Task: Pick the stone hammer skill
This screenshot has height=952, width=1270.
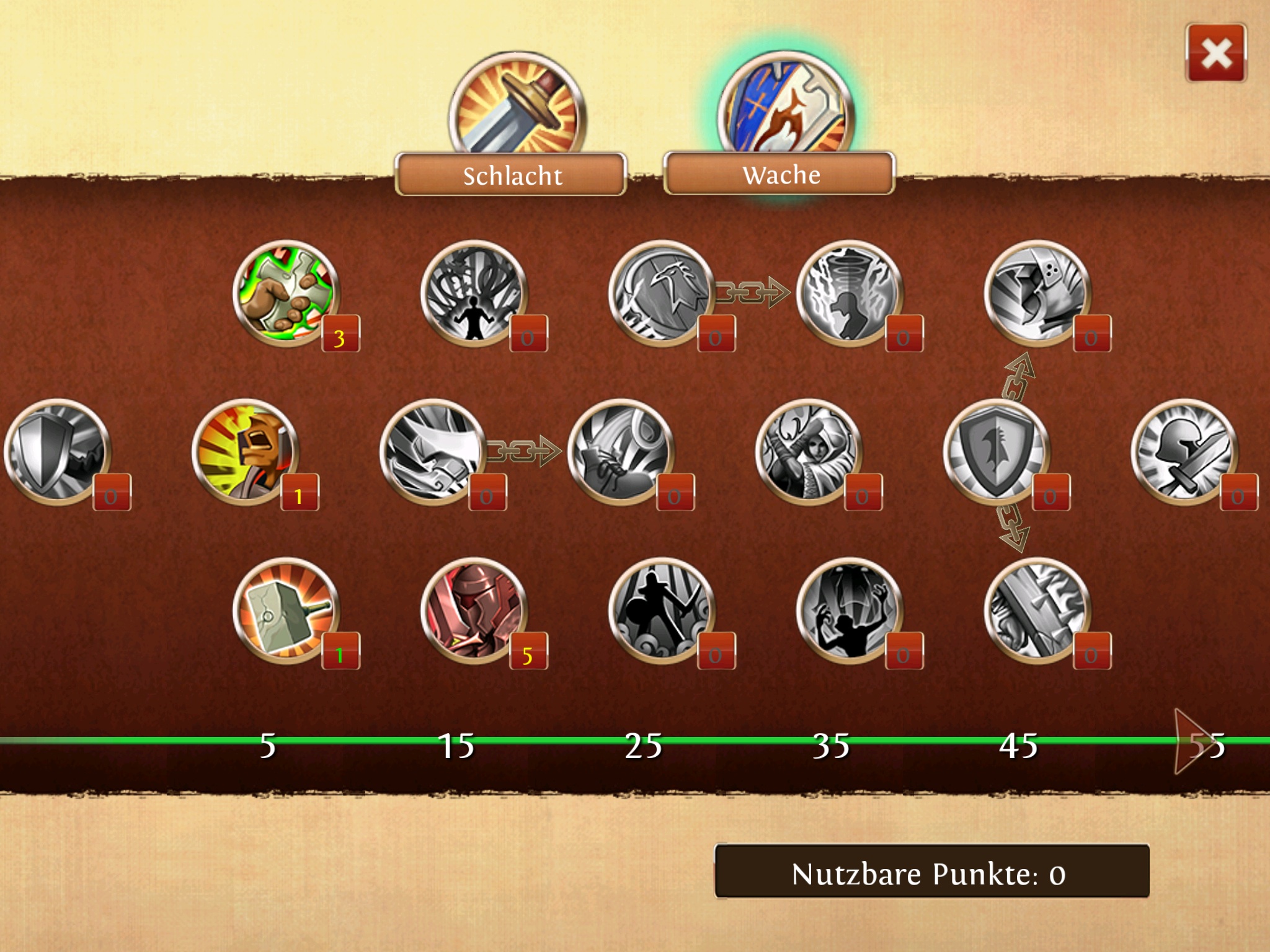Action: (286, 611)
